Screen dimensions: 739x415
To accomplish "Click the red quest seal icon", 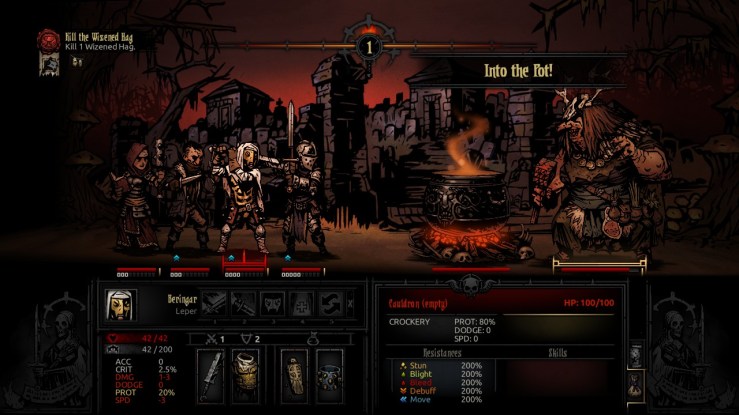I will [x=48, y=40].
